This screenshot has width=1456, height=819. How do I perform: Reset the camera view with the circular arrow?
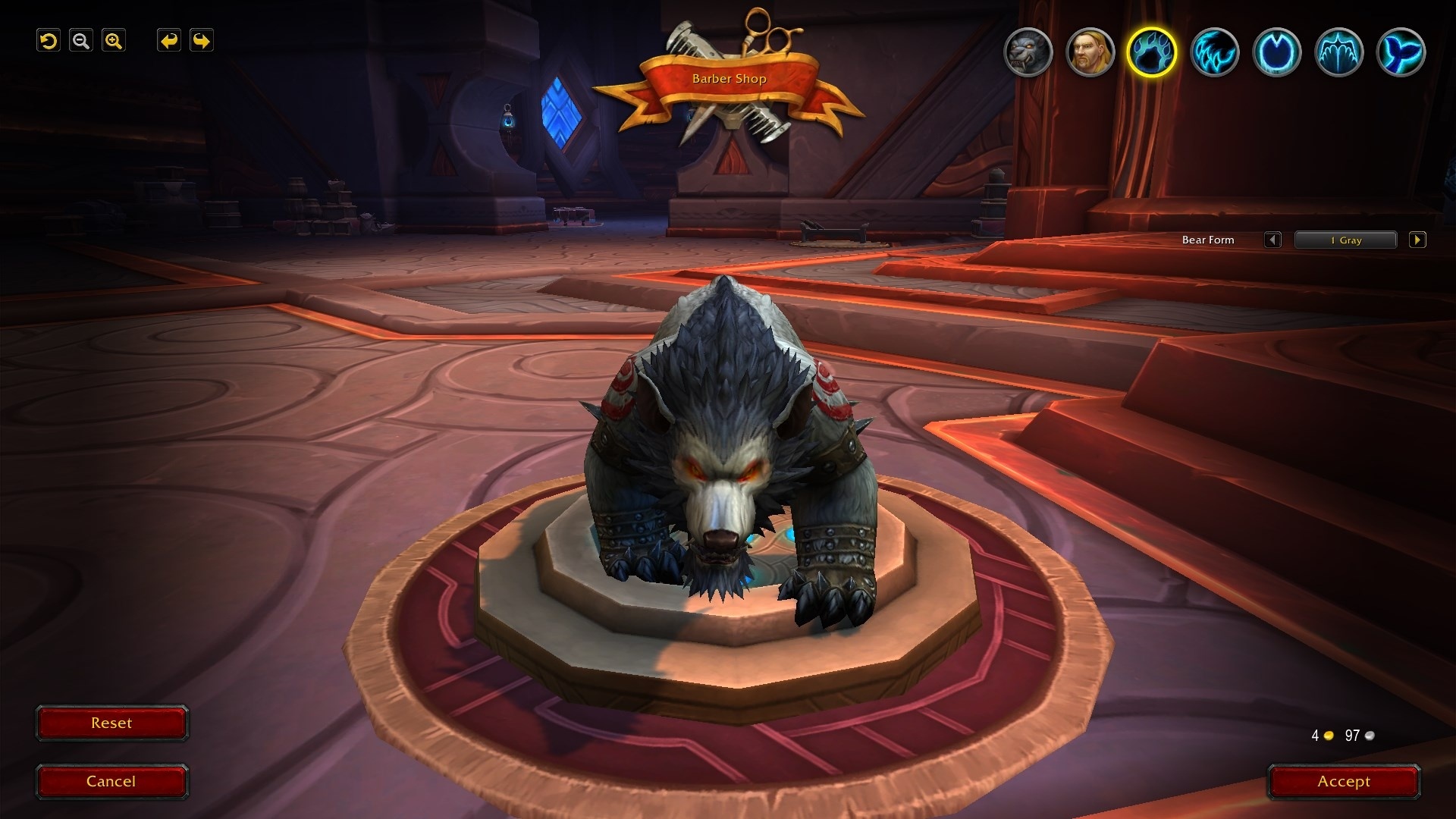[x=49, y=41]
